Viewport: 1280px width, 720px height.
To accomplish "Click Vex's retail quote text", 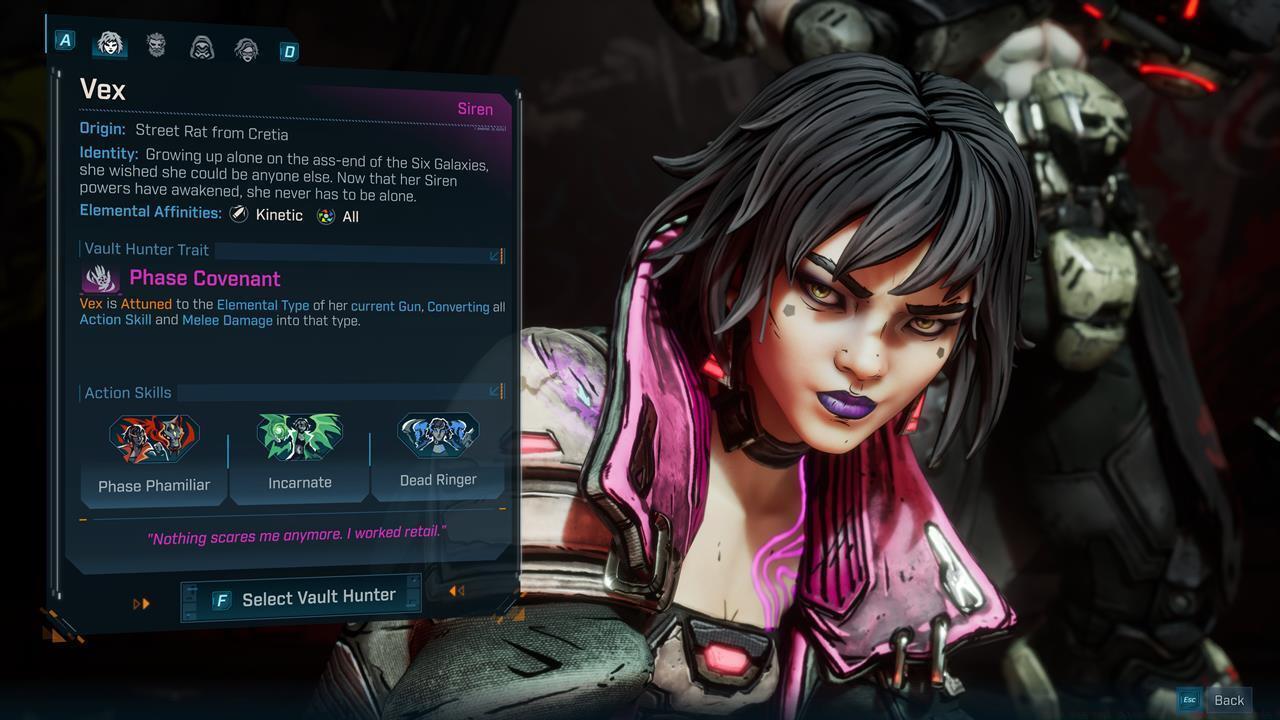I will 294,536.
